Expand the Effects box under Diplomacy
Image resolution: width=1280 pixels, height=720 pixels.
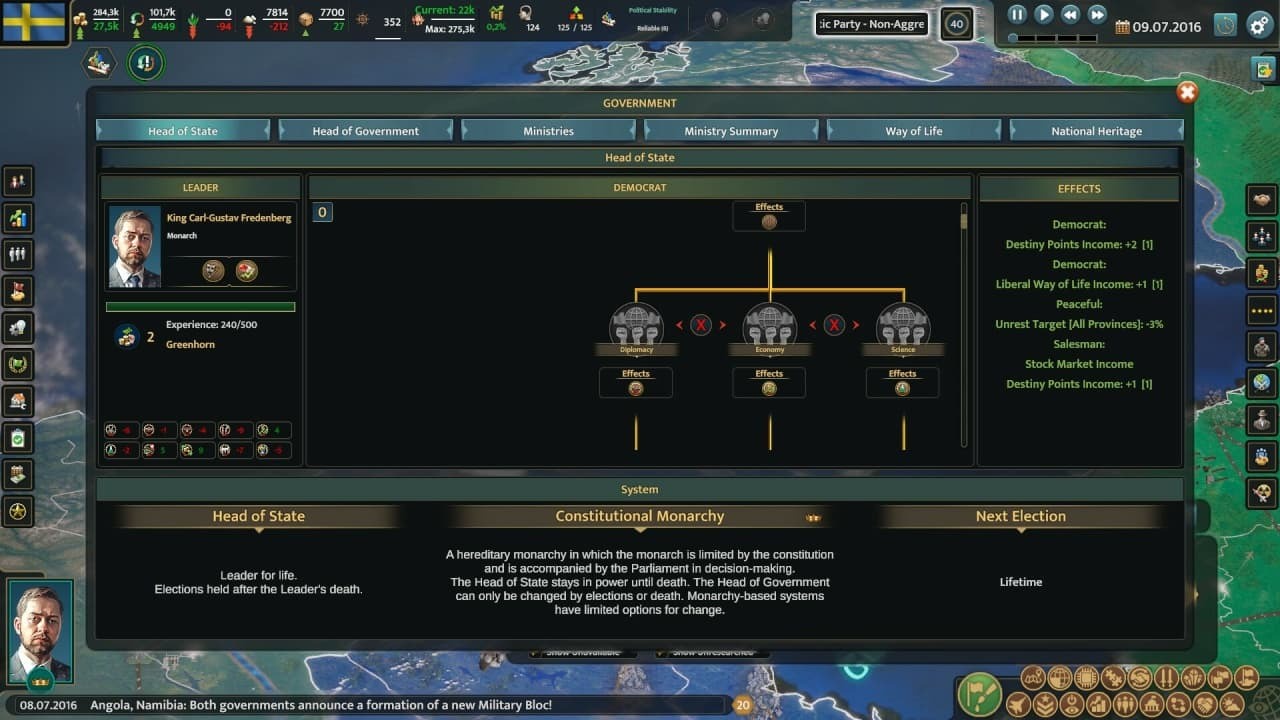(636, 382)
